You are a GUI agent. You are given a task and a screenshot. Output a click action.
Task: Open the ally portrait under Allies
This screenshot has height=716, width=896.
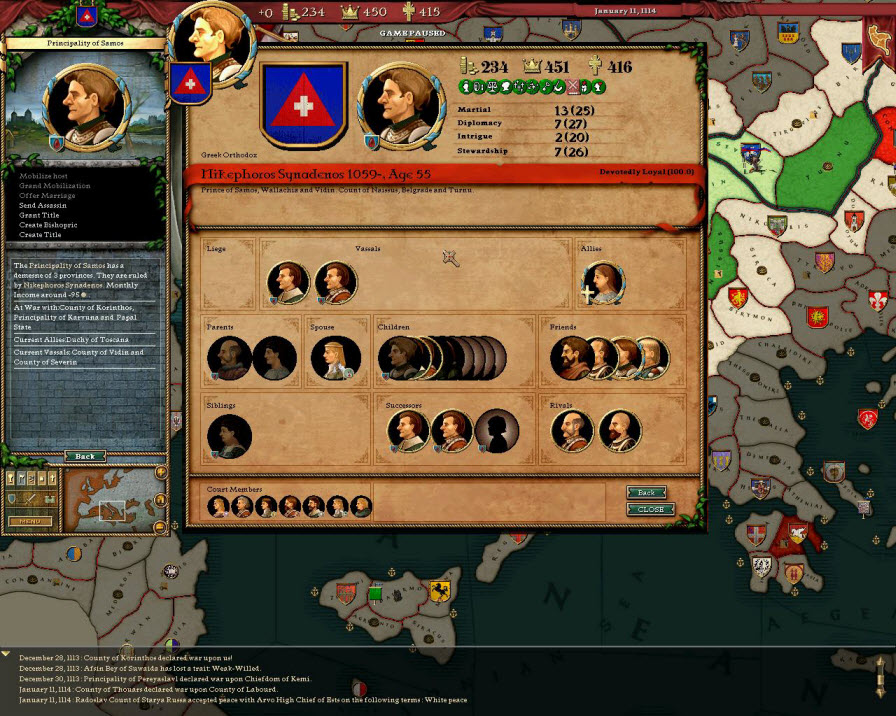click(x=604, y=283)
